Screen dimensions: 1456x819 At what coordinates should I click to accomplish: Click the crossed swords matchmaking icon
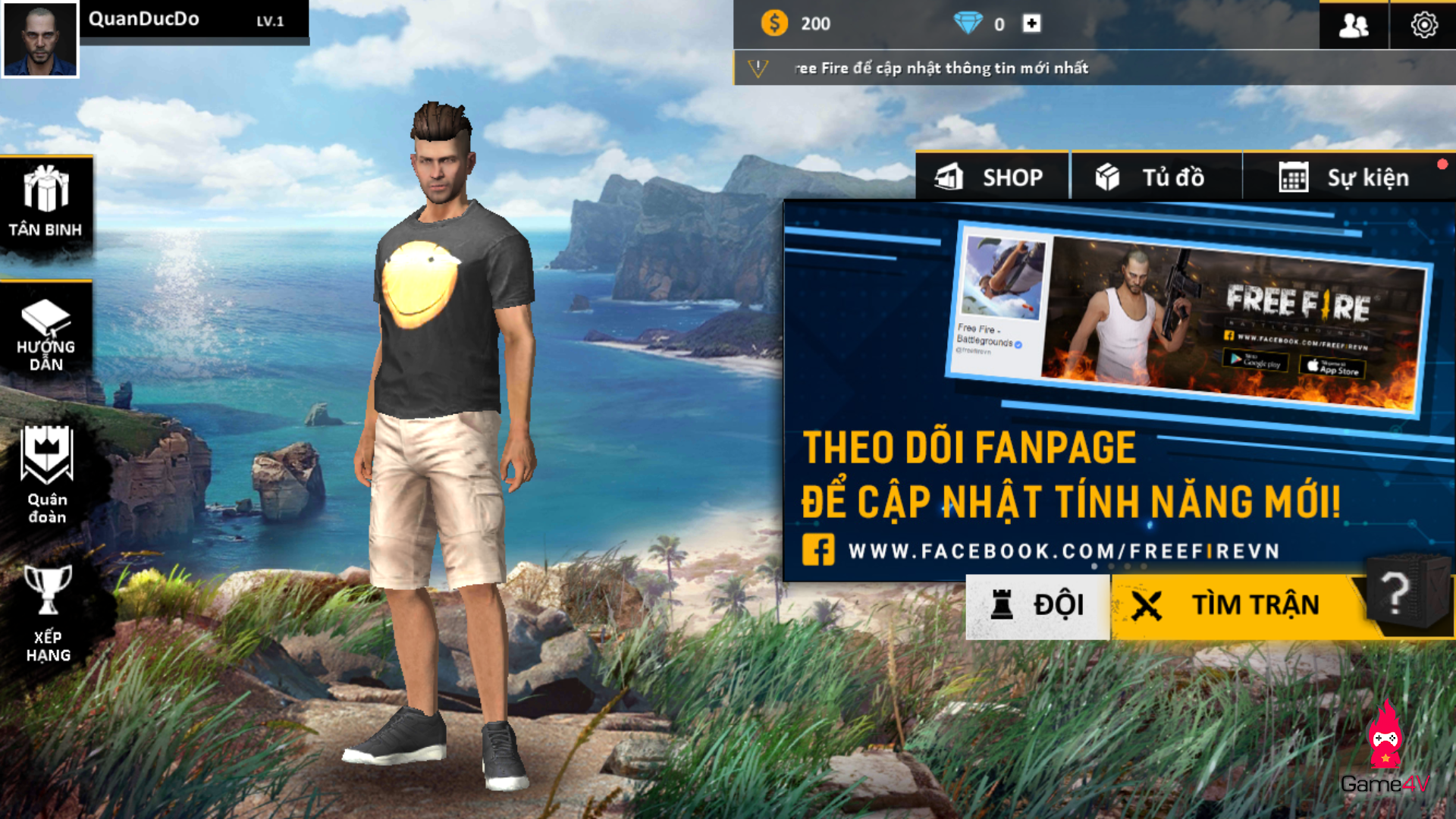click(1147, 604)
